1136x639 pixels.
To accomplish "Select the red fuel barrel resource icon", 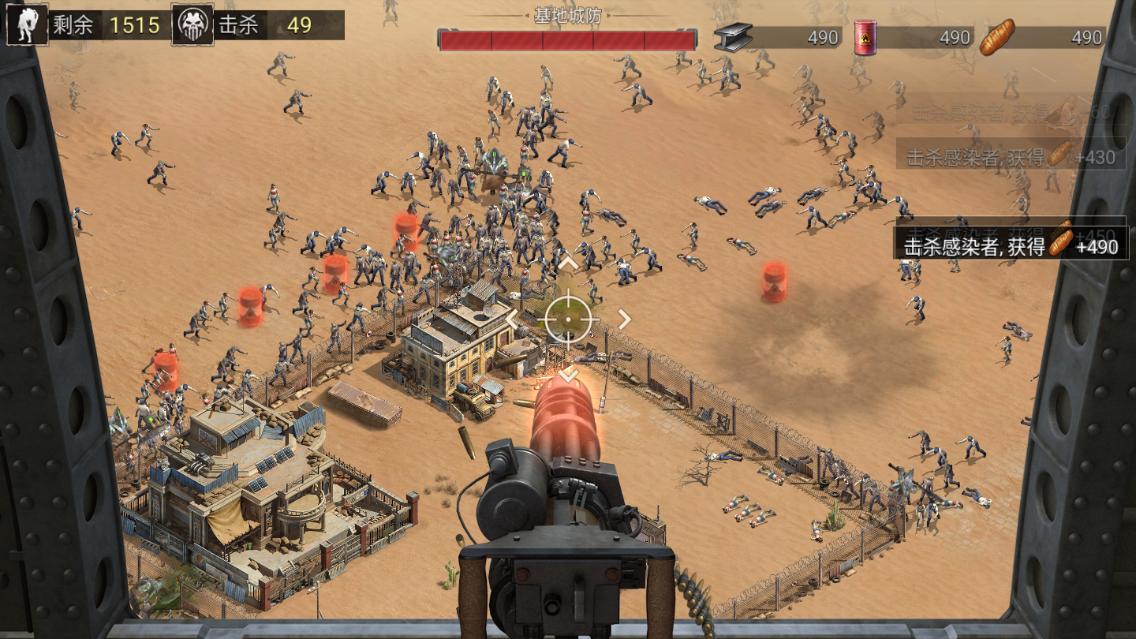I will click(x=862, y=37).
